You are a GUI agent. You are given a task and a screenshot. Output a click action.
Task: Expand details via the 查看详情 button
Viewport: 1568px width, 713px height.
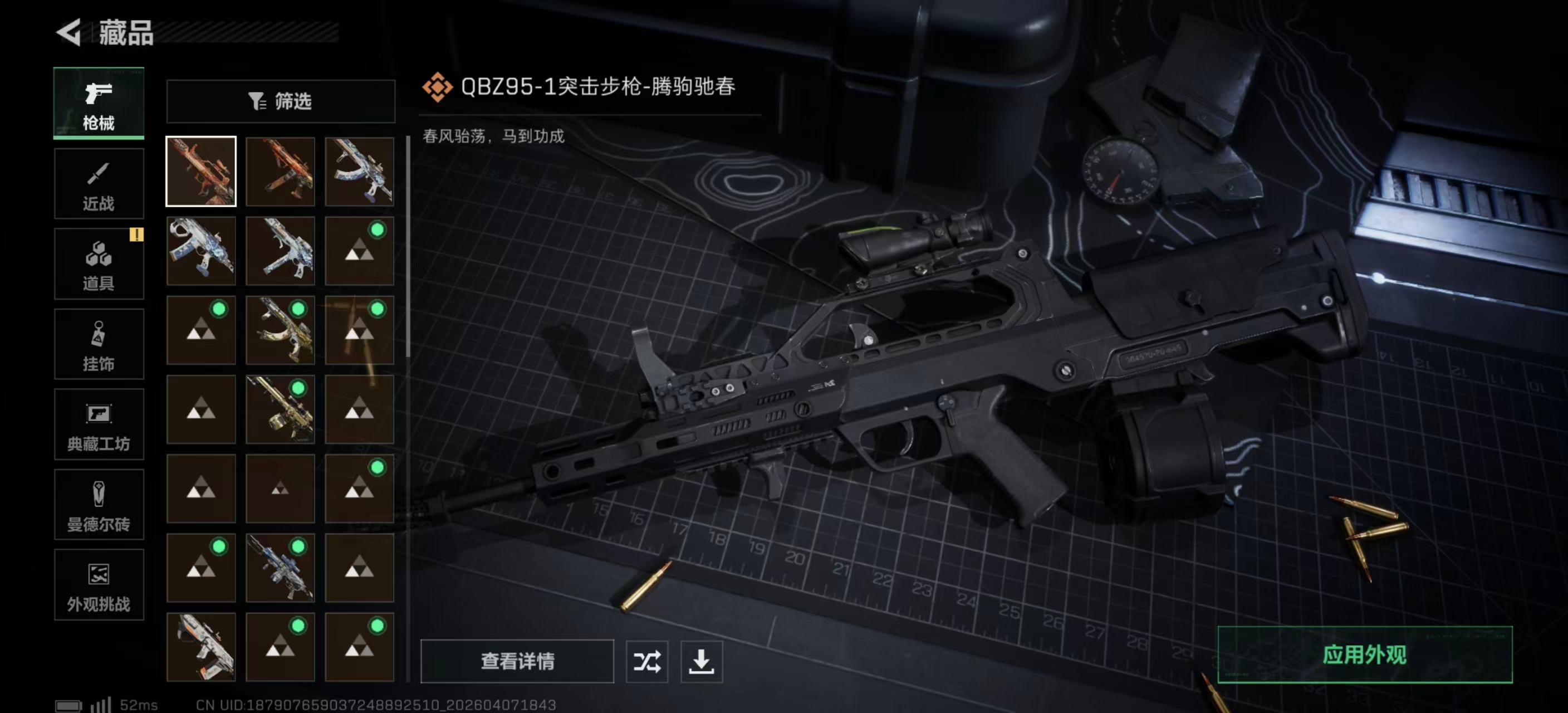[517, 662]
